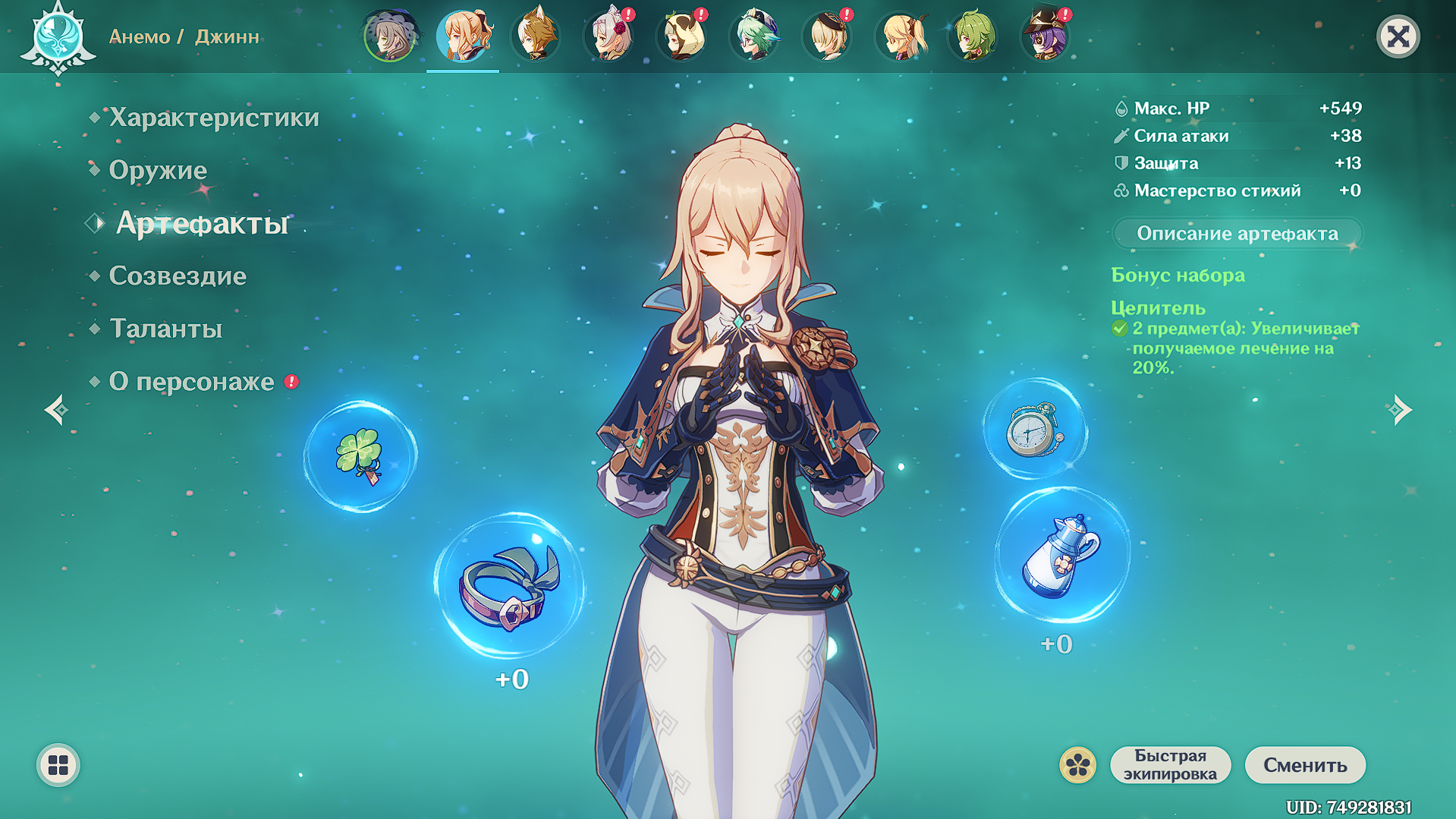Go to the previous character arrow
This screenshot has height=819, width=1456.
57,410
